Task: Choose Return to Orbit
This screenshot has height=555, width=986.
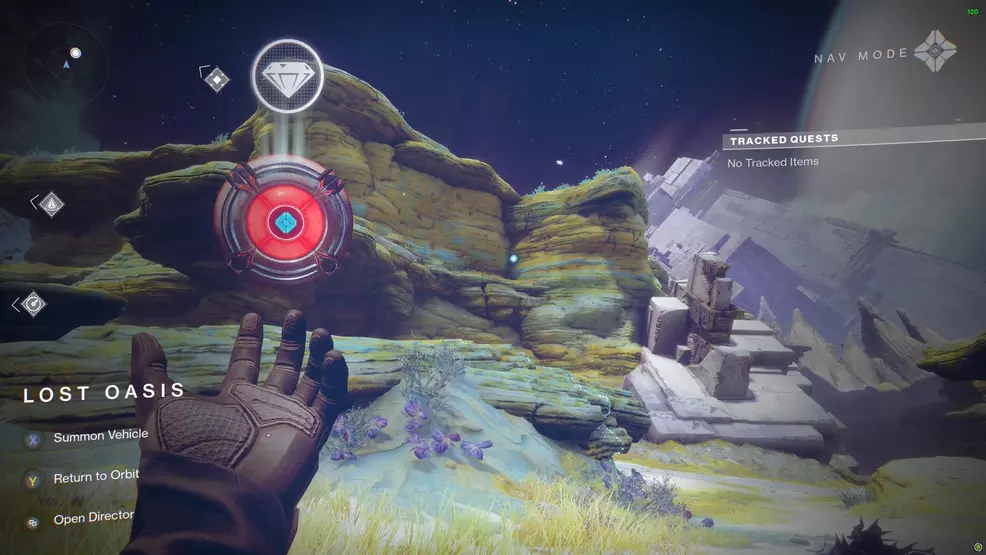Action: point(95,478)
